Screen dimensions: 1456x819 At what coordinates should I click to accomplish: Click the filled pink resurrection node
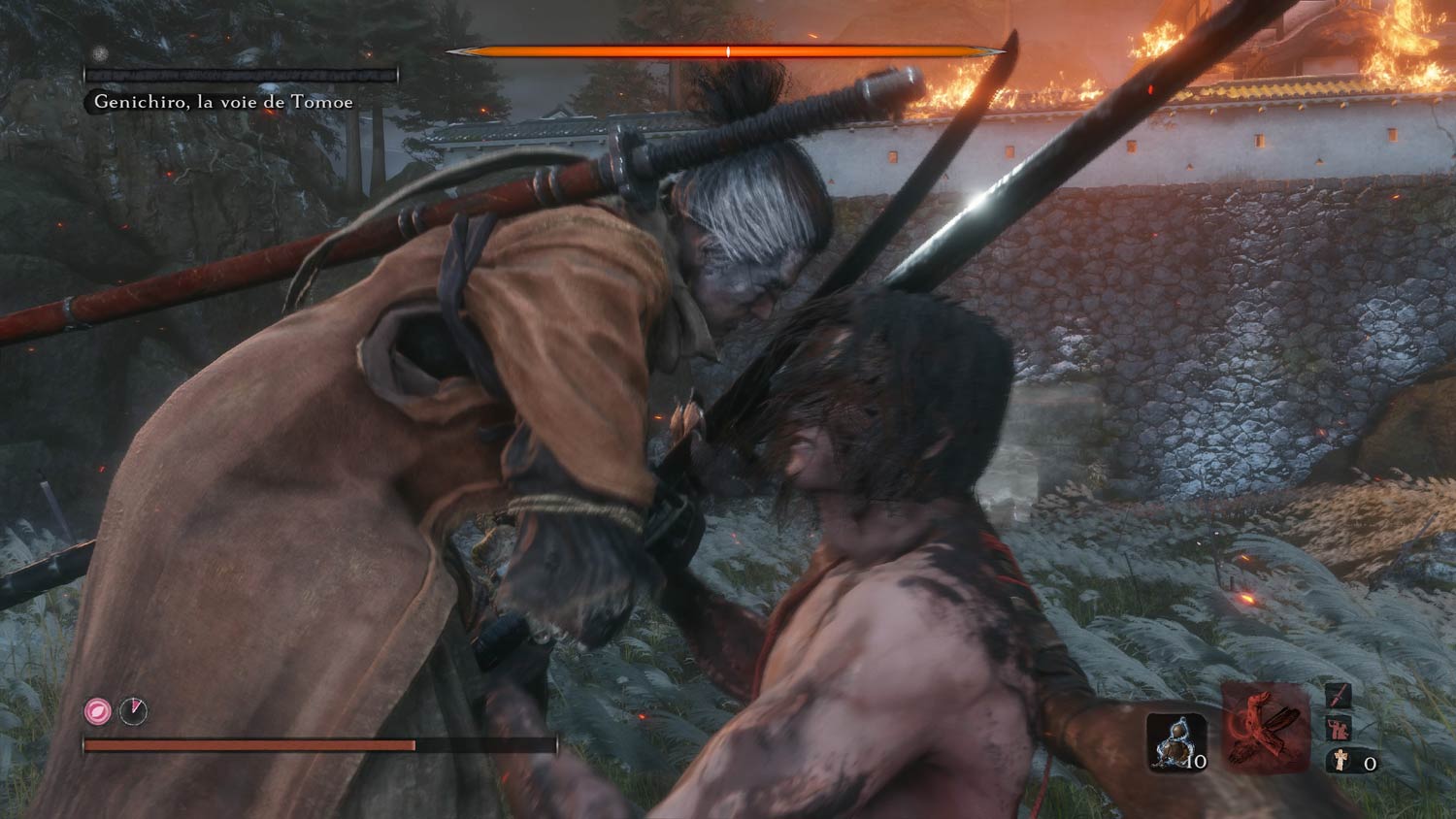[97, 711]
